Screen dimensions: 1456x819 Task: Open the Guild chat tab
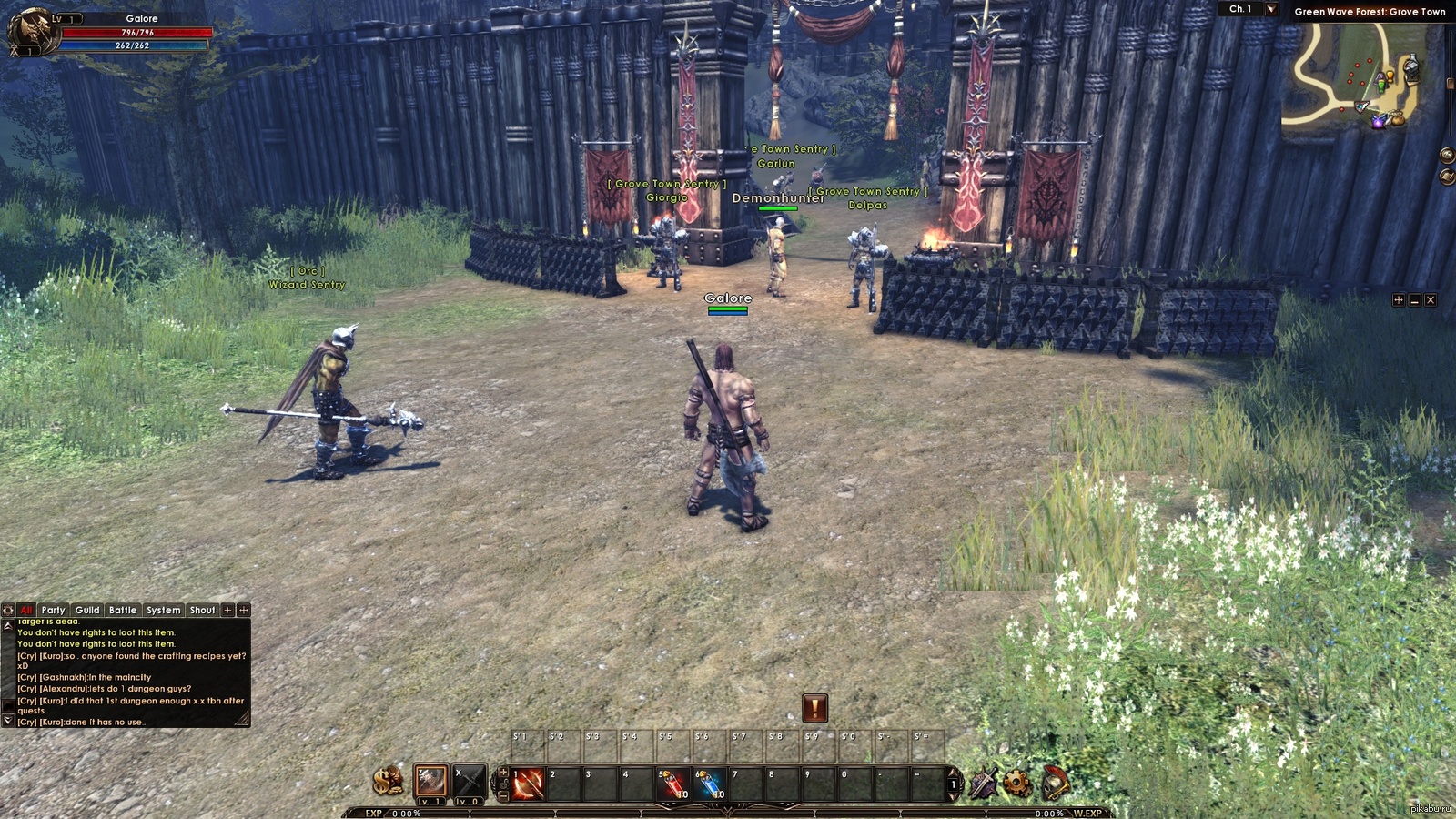tap(87, 610)
